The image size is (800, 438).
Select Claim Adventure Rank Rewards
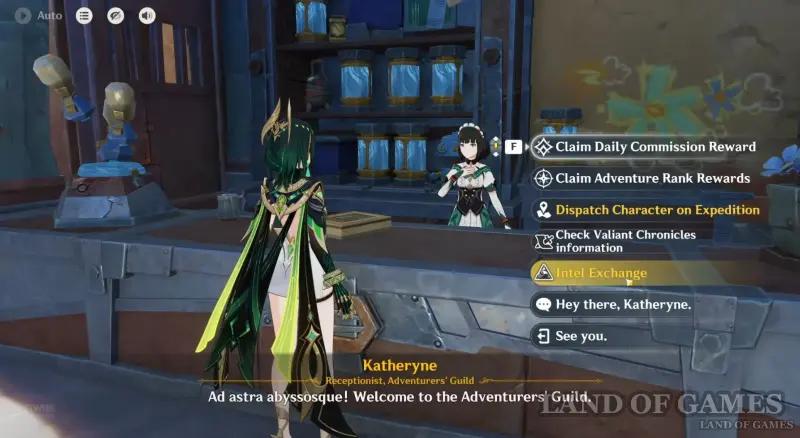point(652,178)
